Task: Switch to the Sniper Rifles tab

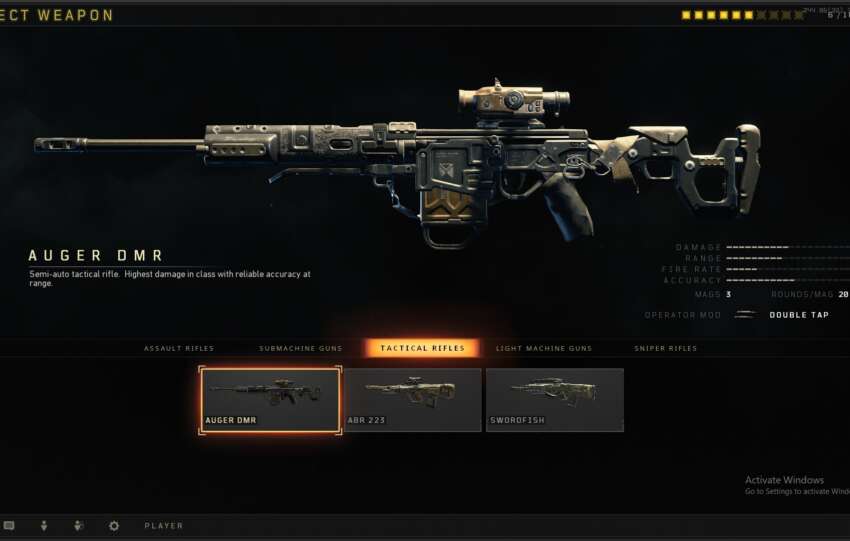Action: click(665, 348)
